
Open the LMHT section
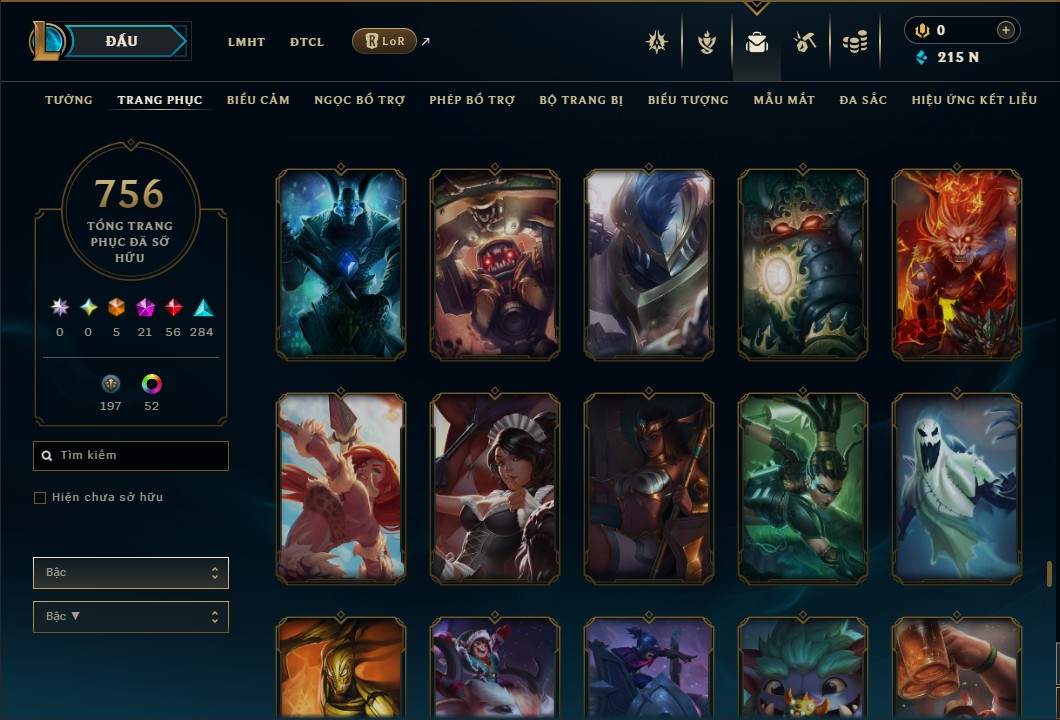246,42
